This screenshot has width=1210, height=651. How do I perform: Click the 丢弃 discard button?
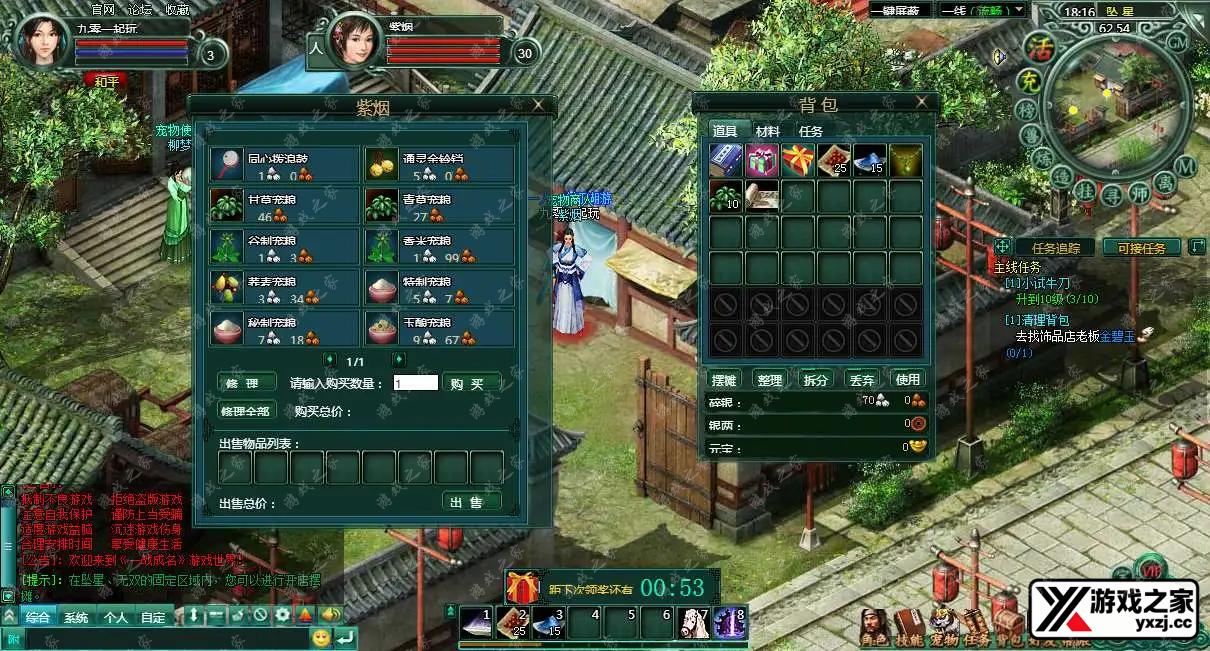[x=861, y=380]
